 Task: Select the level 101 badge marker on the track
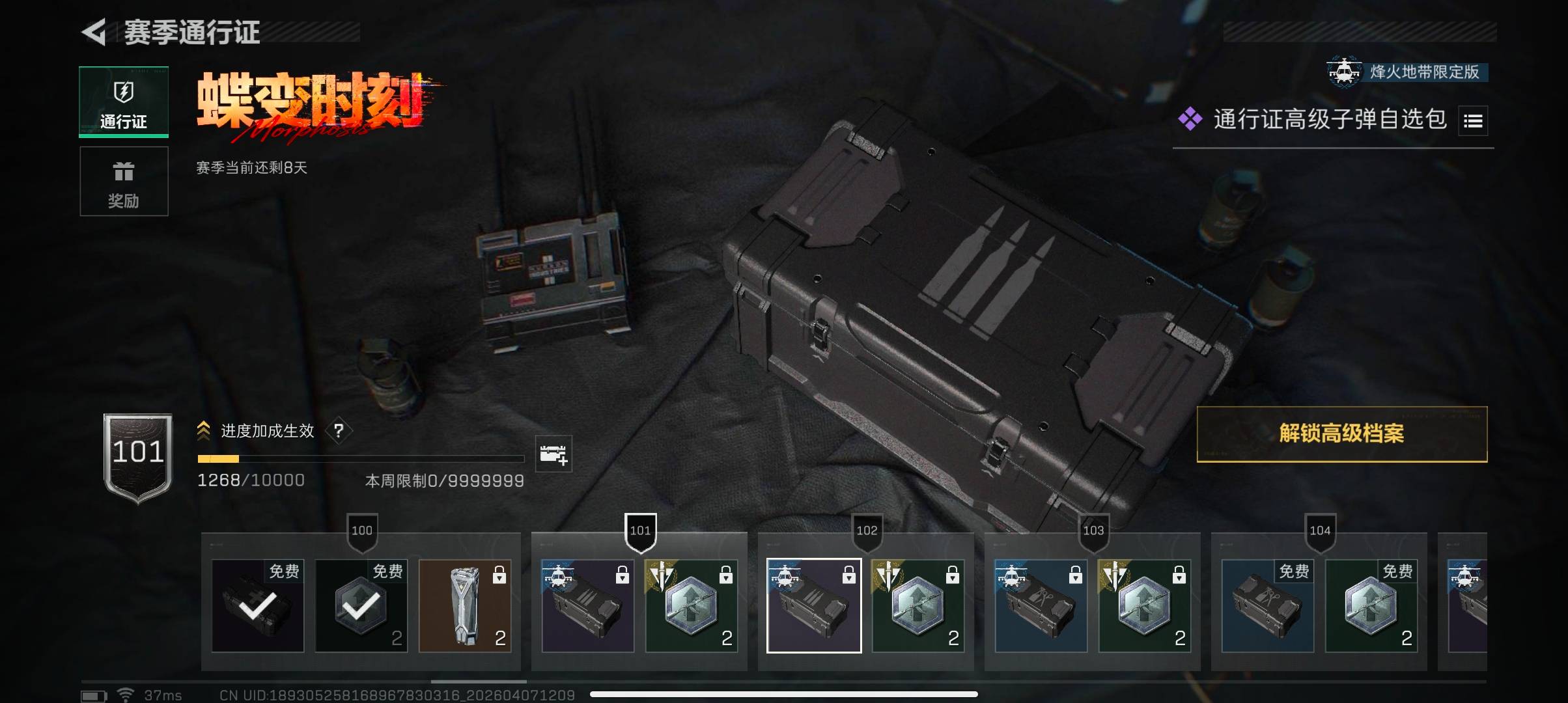click(x=640, y=531)
